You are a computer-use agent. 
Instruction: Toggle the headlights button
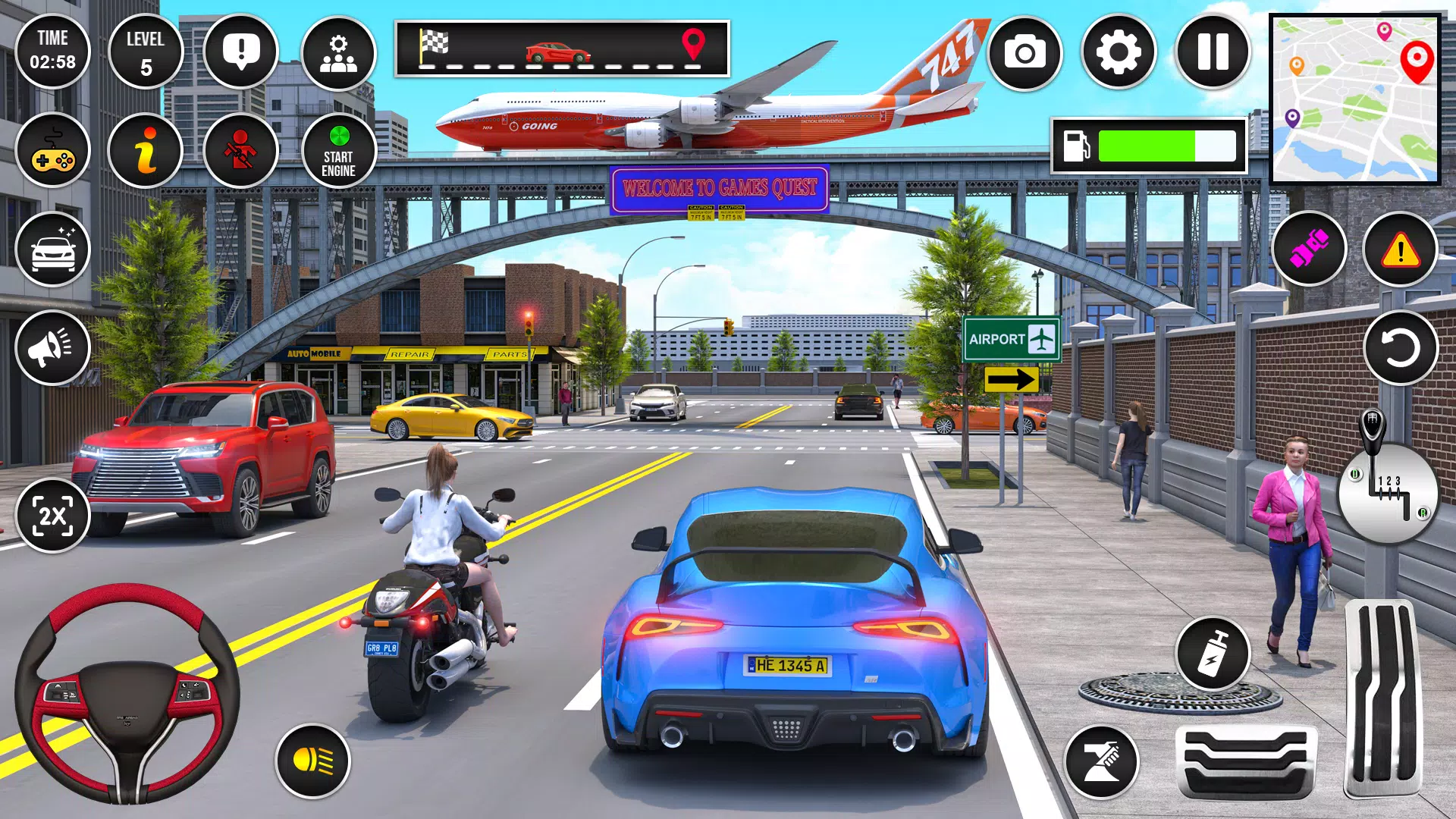pos(312,761)
